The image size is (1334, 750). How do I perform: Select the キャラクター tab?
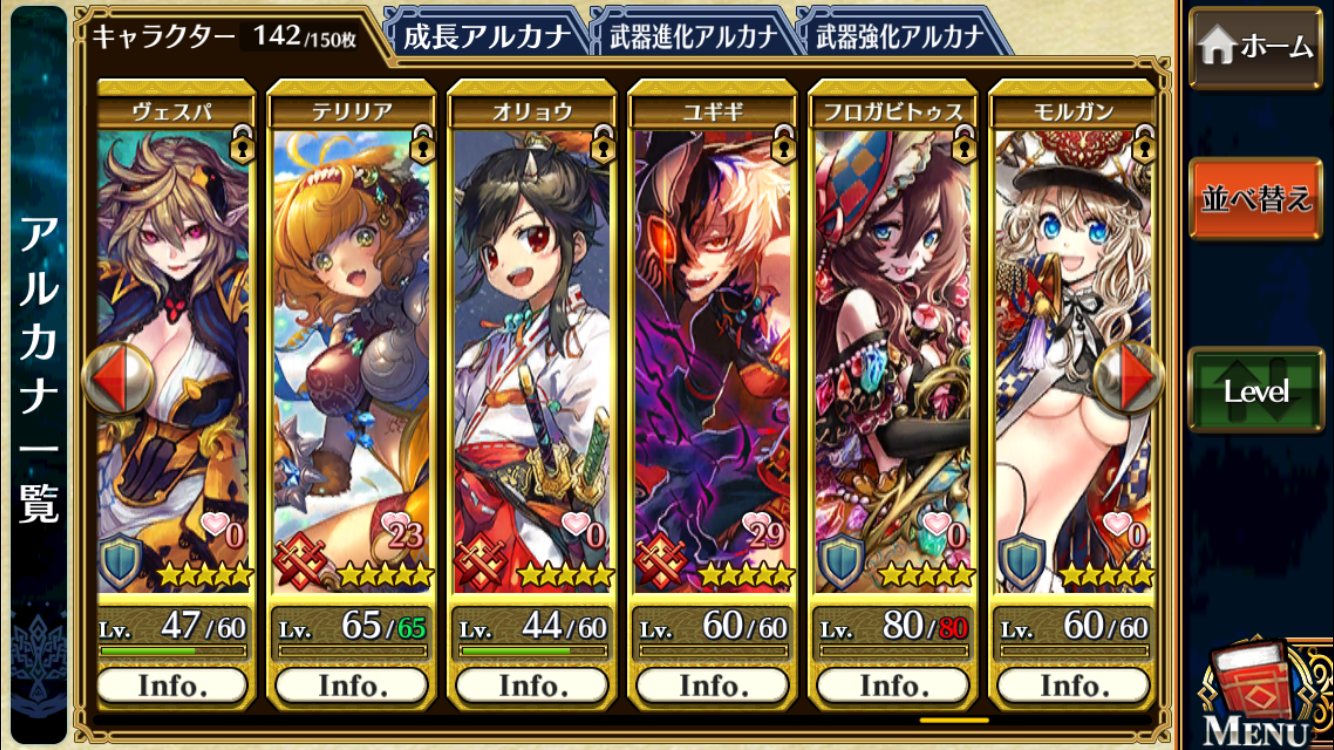[x=225, y=37]
